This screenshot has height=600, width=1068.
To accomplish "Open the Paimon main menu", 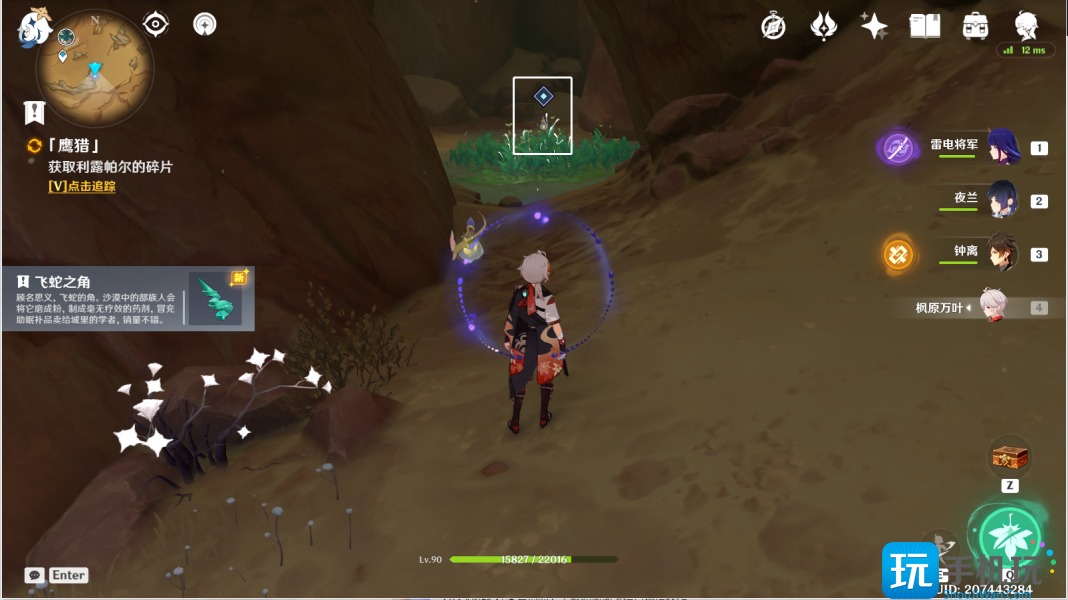I will coord(34,26).
